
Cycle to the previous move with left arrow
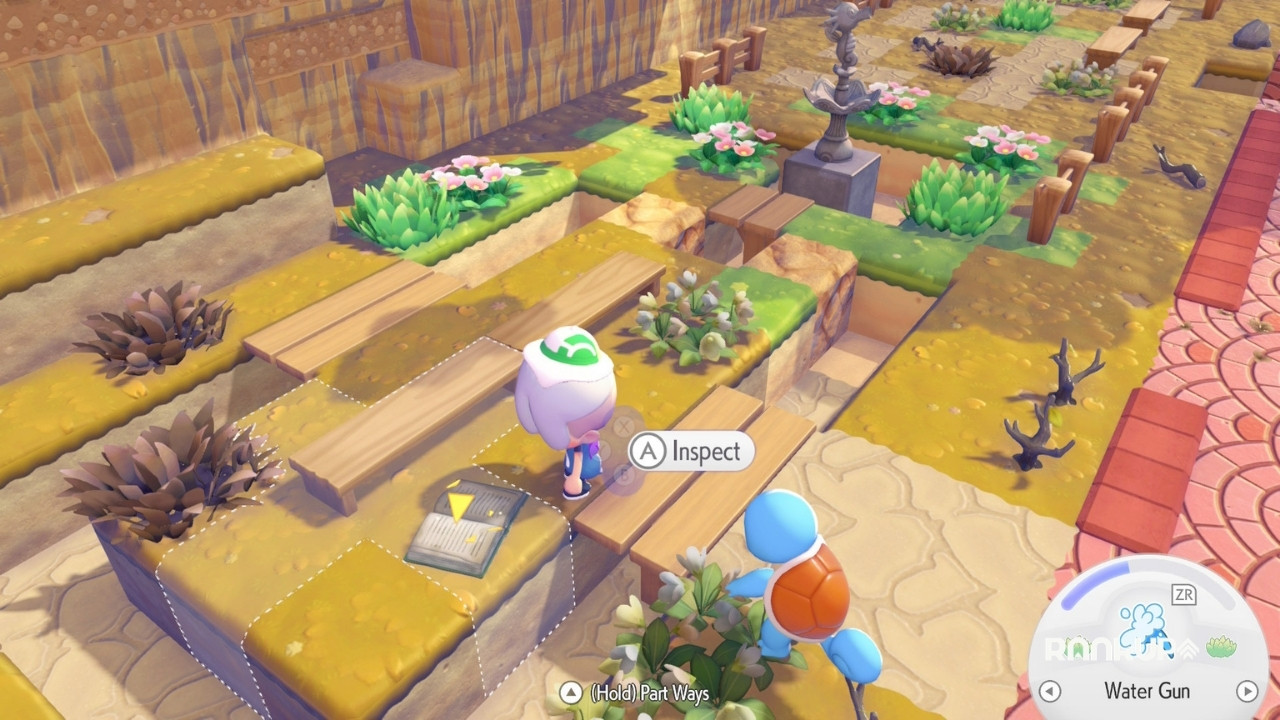click(1049, 691)
